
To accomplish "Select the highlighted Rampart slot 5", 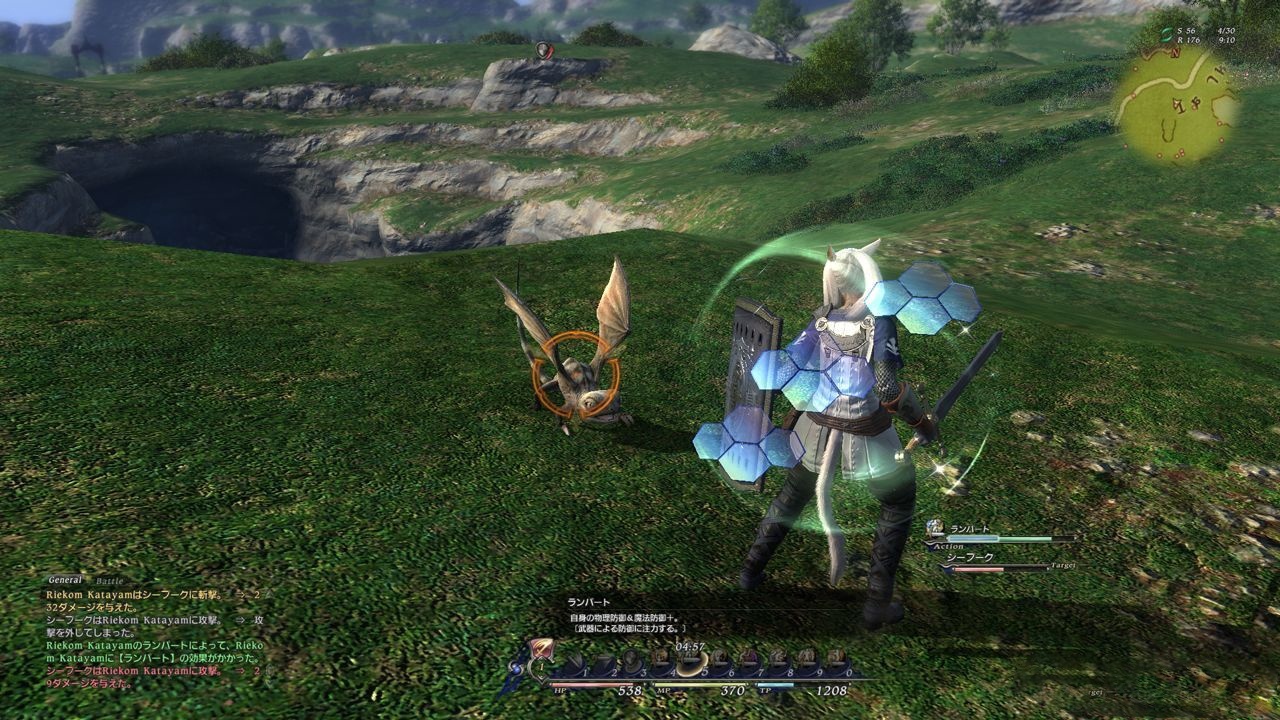I will (x=692, y=660).
